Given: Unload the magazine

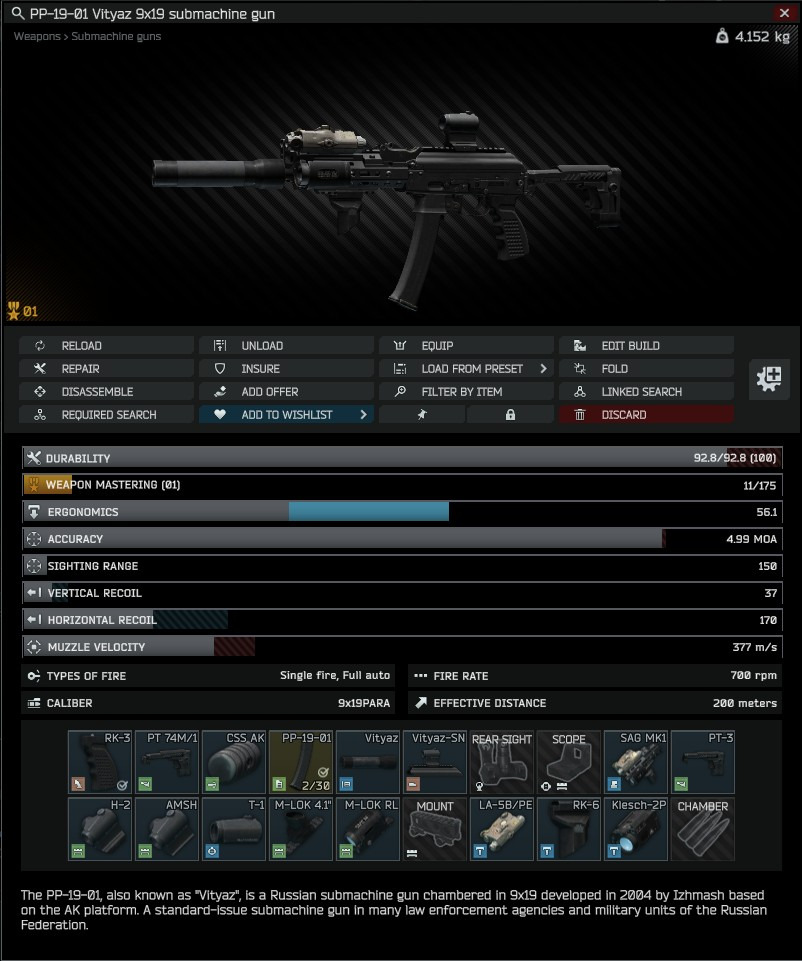Looking at the screenshot, I should (286, 345).
